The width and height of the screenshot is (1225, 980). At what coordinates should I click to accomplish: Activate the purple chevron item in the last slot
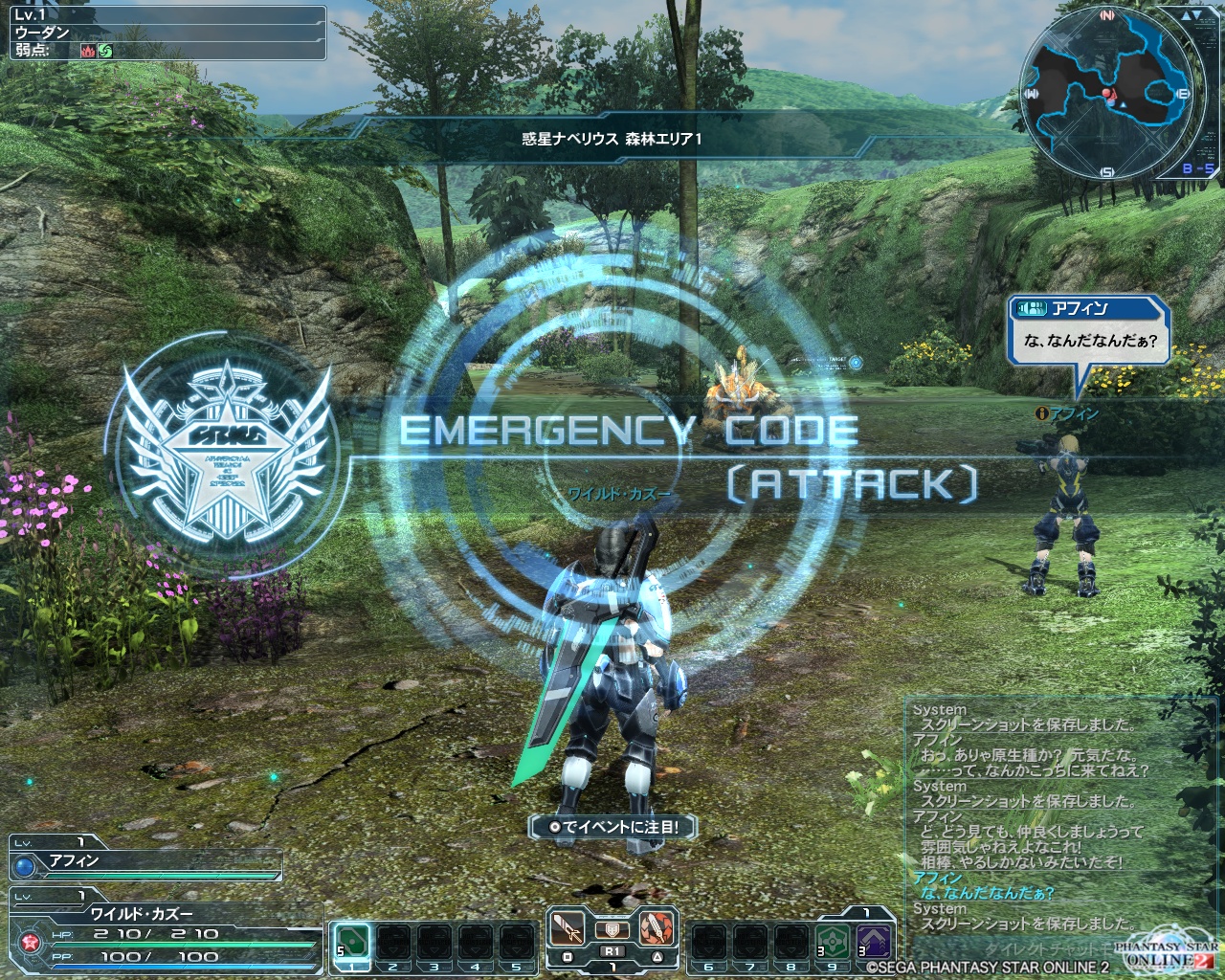874,941
